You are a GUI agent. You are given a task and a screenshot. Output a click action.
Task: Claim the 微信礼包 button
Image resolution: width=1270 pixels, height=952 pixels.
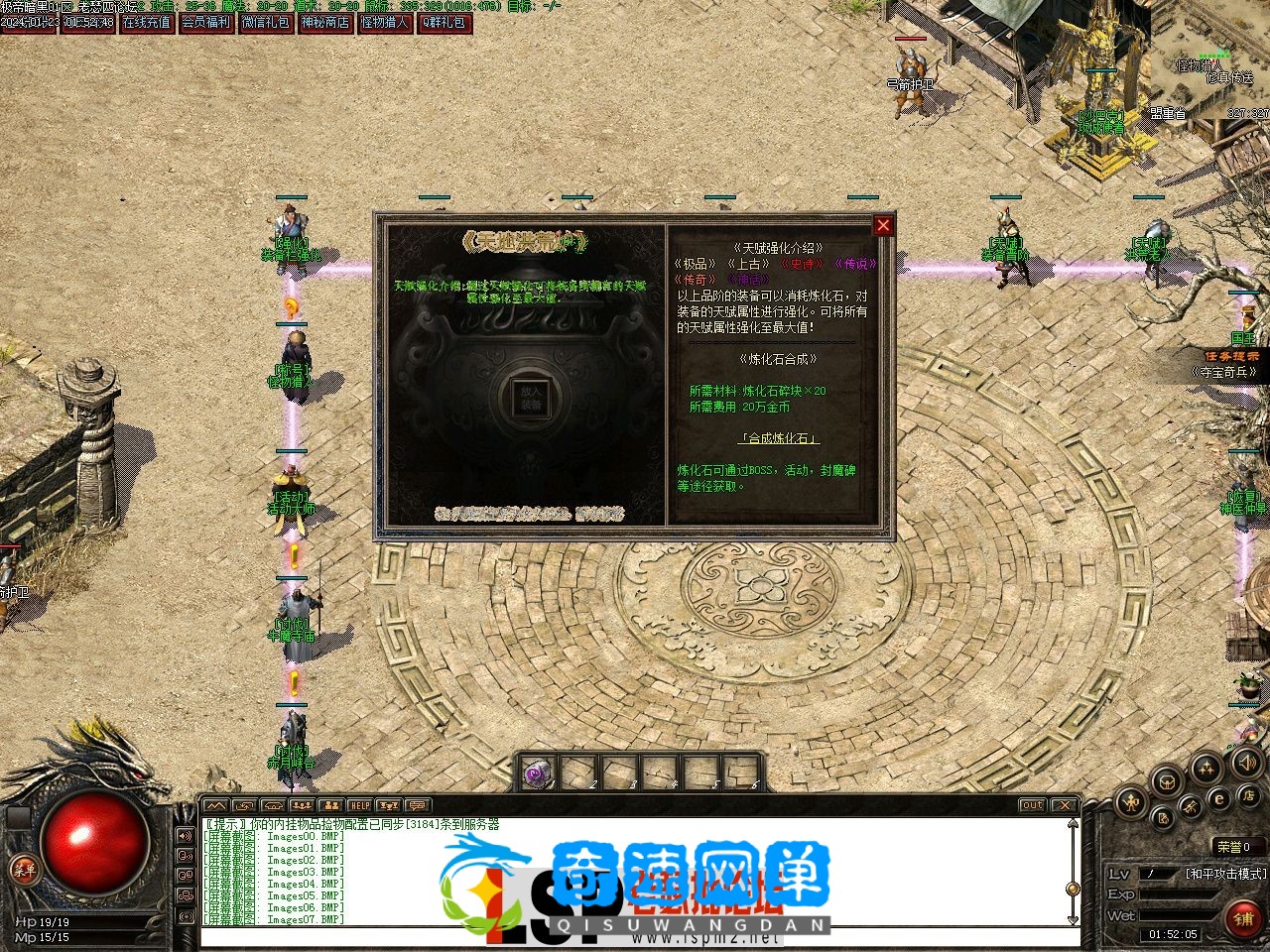tap(266, 22)
